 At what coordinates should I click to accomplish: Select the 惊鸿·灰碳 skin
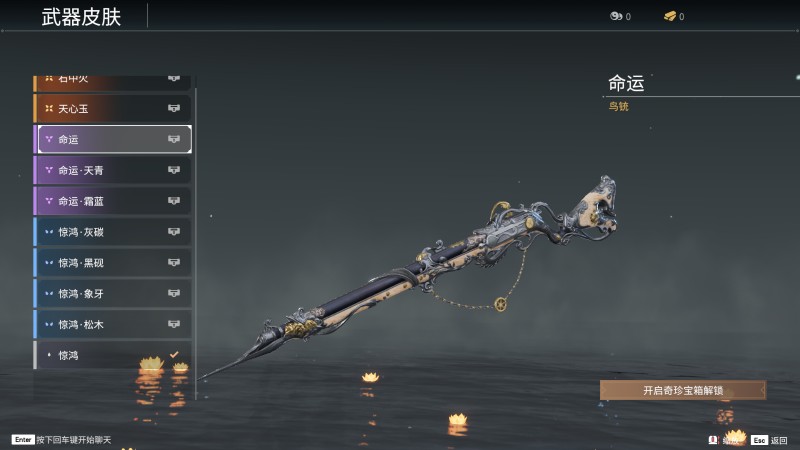click(x=112, y=232)
